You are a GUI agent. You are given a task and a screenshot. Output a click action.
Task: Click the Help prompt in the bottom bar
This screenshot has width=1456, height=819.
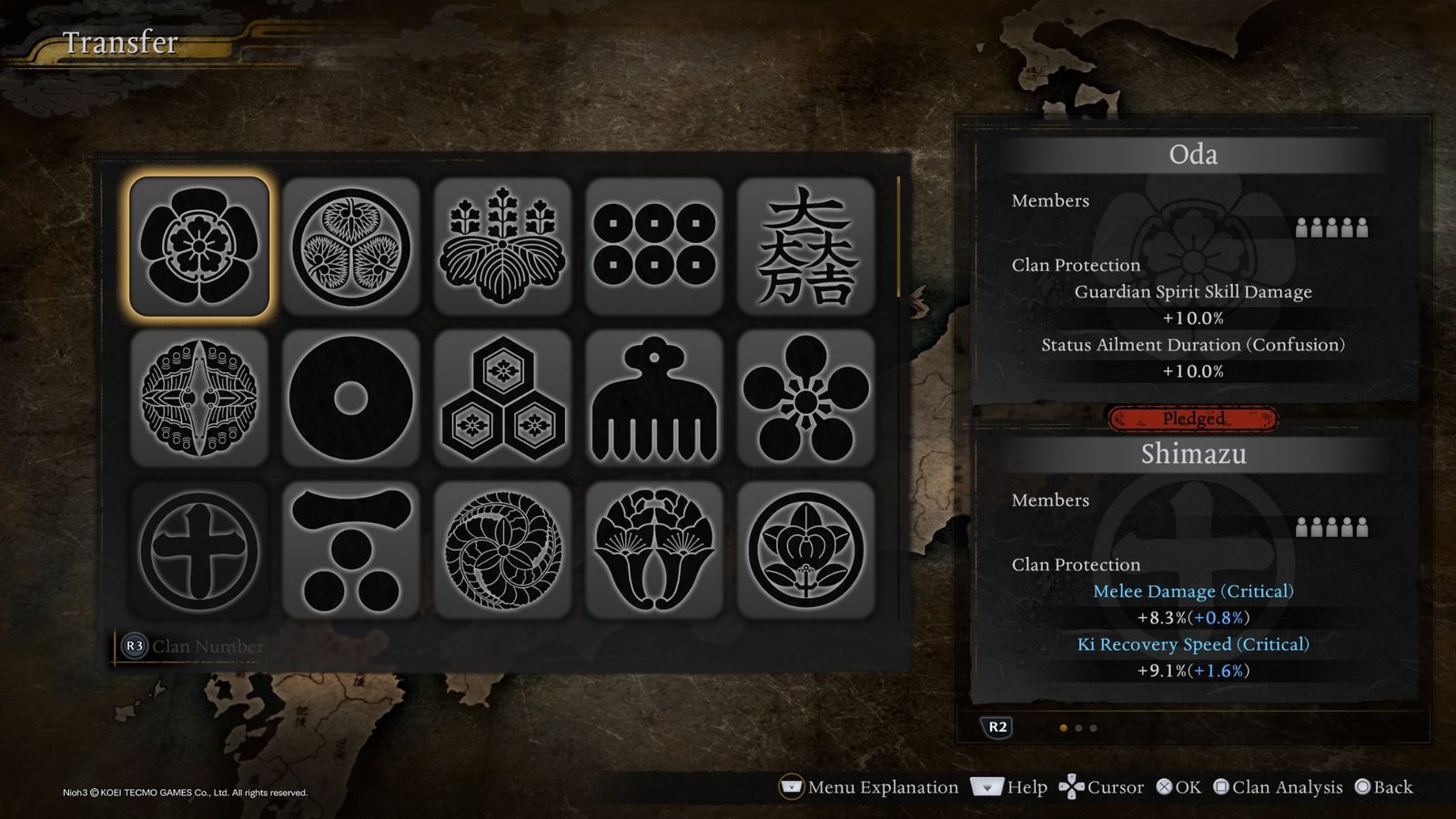point(1010,786)
